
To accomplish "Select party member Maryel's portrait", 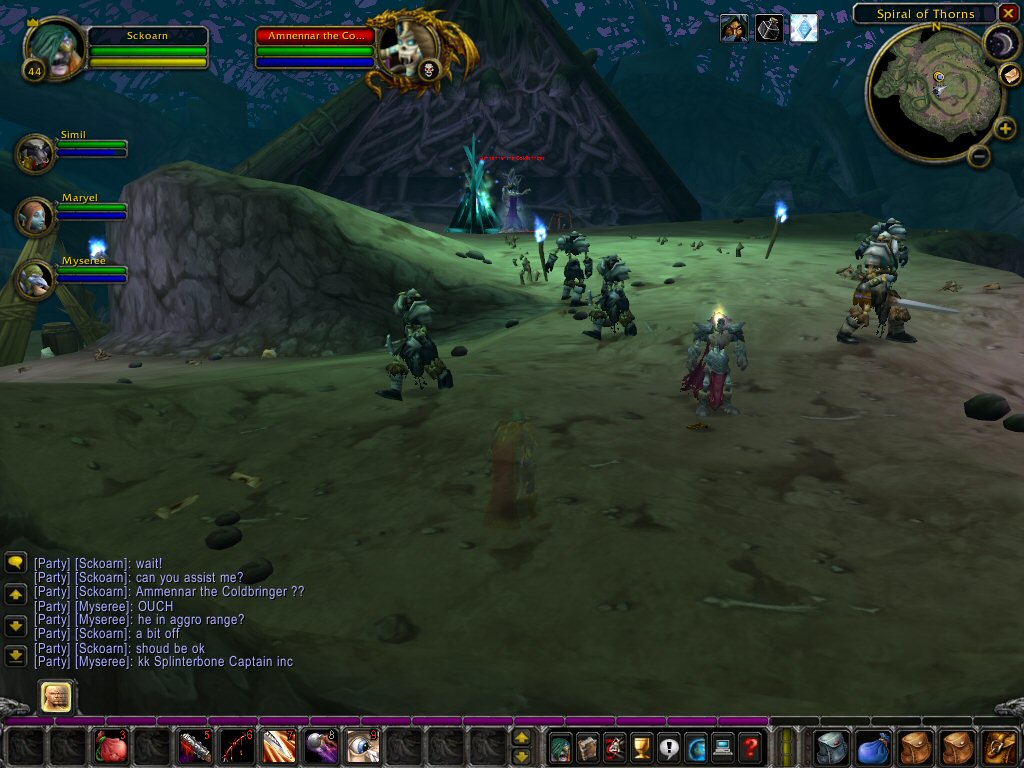I will [36, 216].
